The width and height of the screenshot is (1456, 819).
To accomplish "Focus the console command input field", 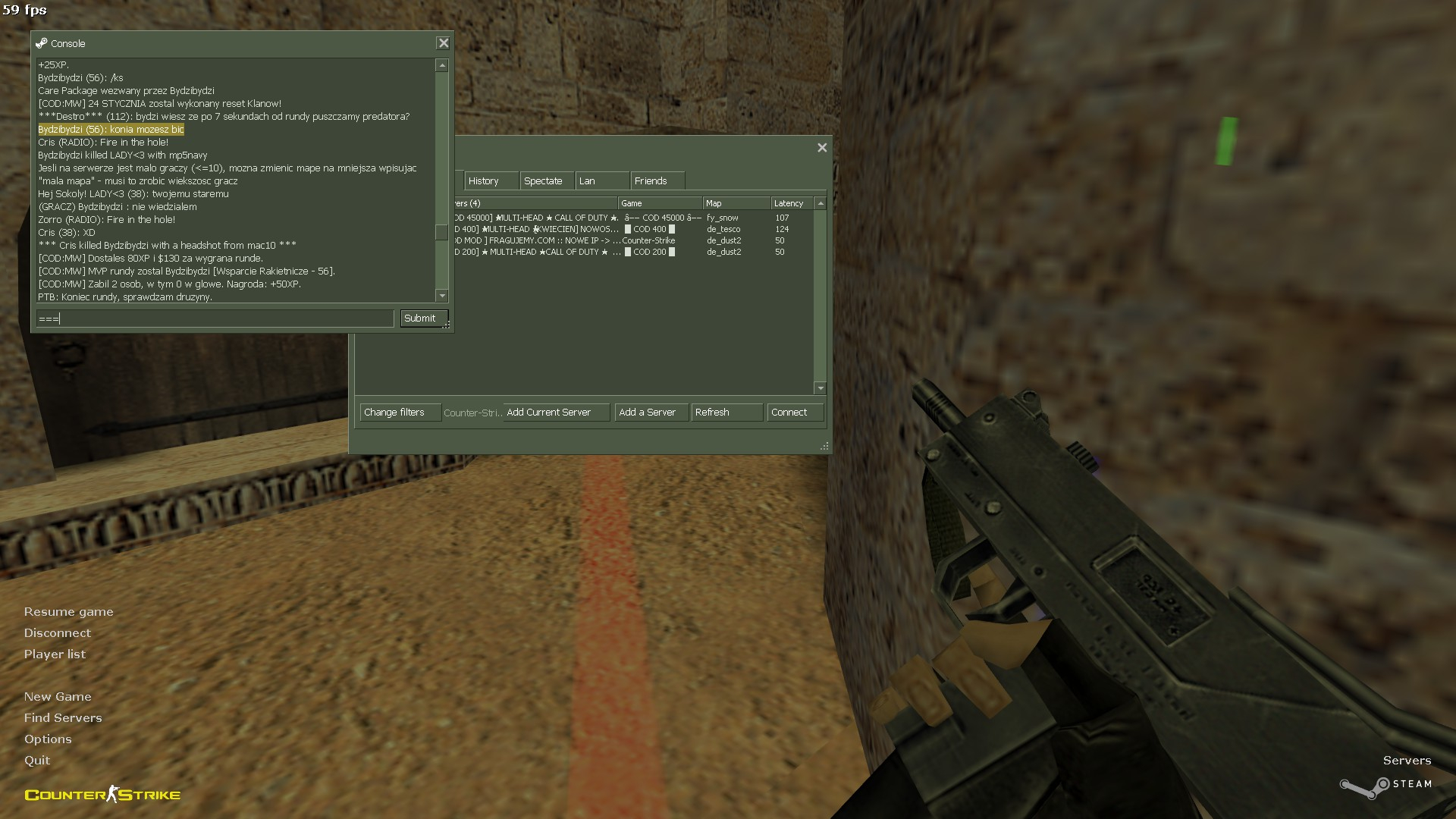I will tap(215, 318).
